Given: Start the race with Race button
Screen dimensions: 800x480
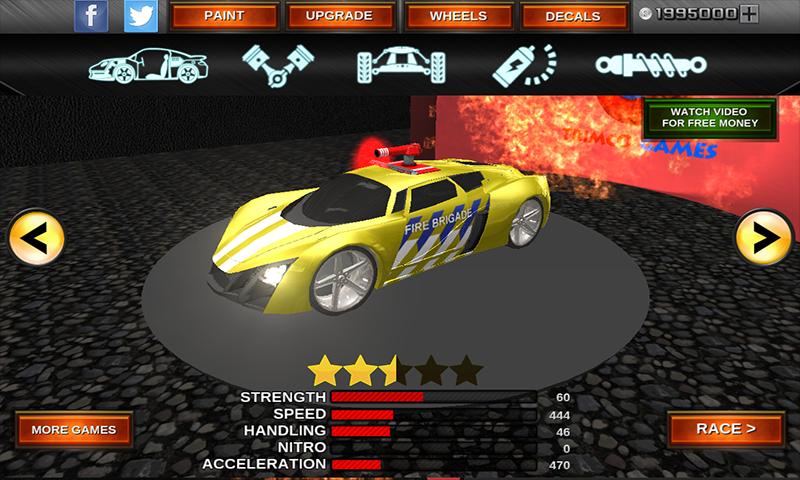Looking at the screenshot, I should [725, 429].
